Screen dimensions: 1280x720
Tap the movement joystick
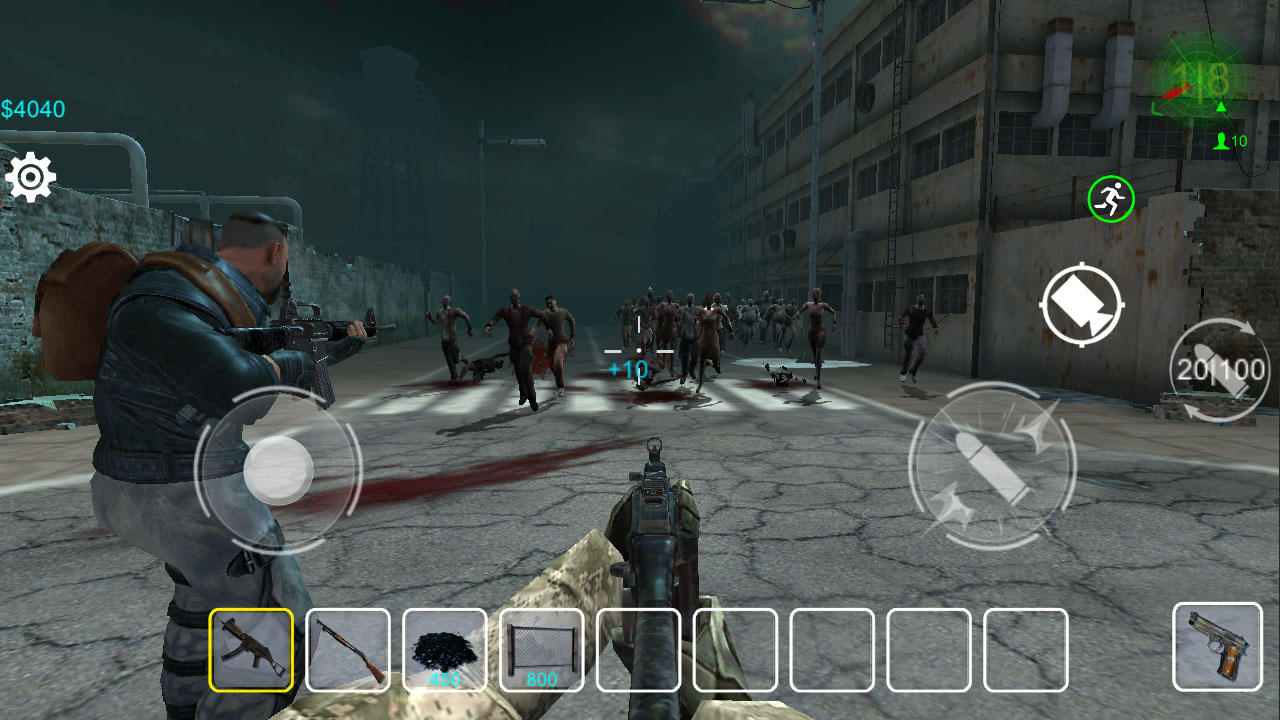click(x=281, y=470)
